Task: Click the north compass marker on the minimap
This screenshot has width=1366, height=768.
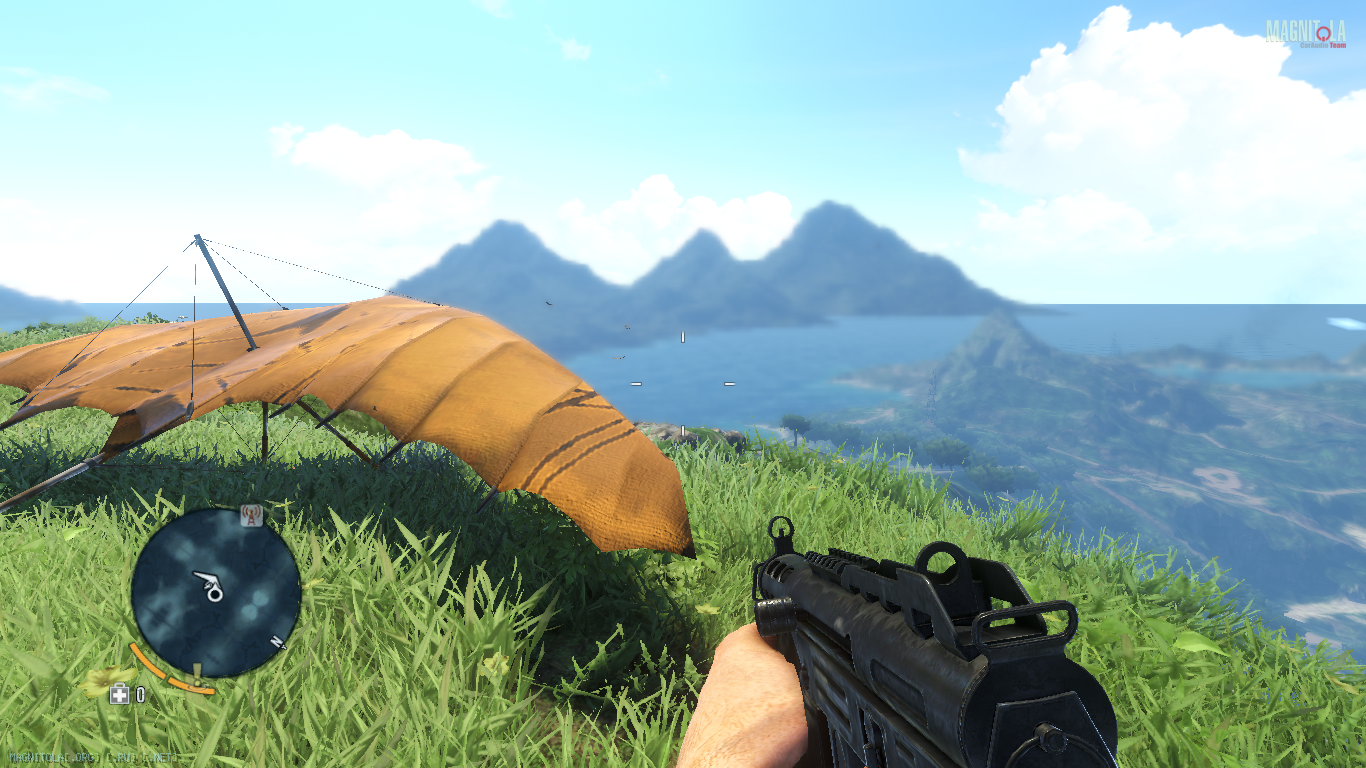Action: pyautogui.click(x=277, y=643)
